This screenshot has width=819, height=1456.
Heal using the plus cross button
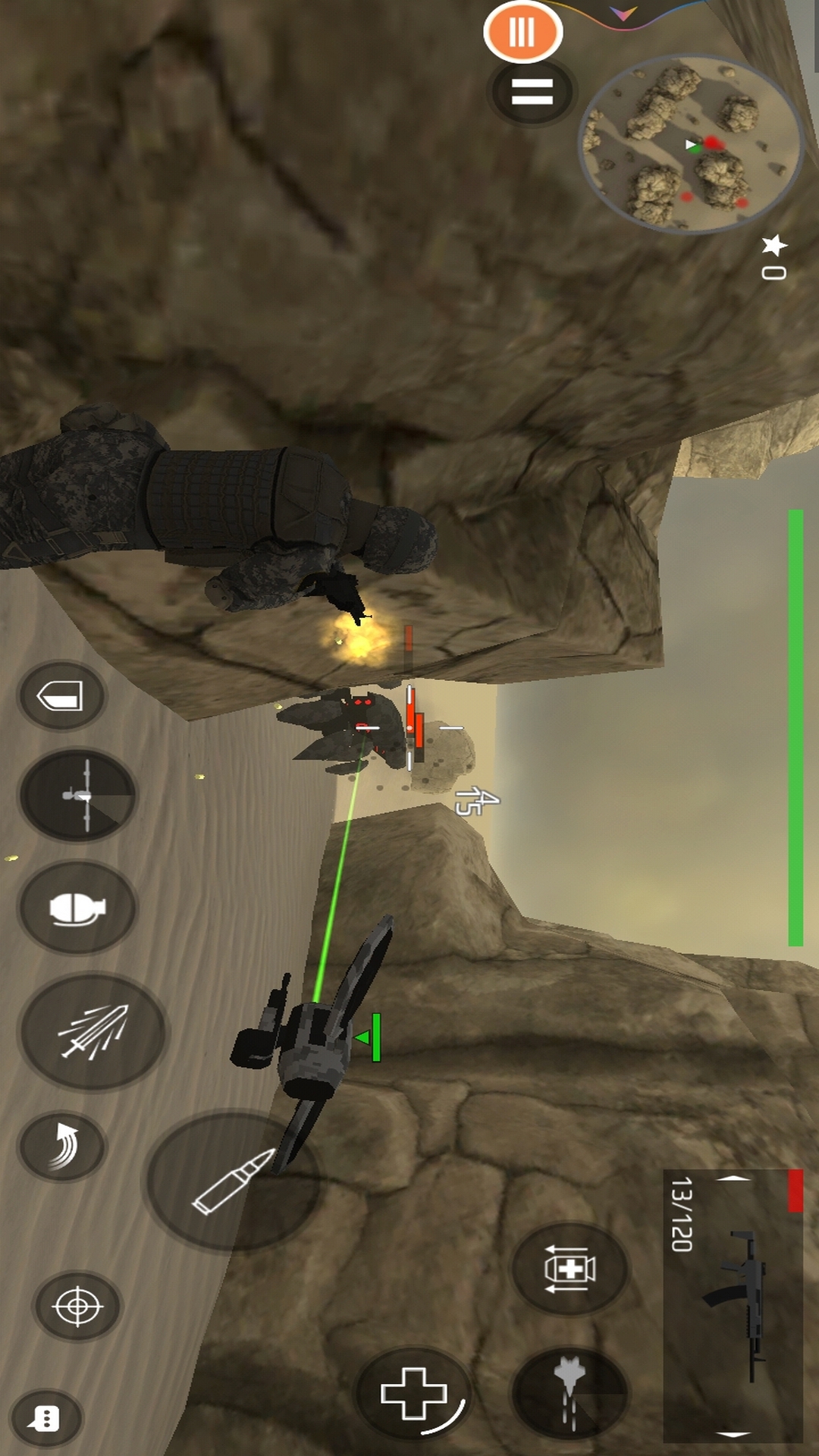pos(414,1392)
